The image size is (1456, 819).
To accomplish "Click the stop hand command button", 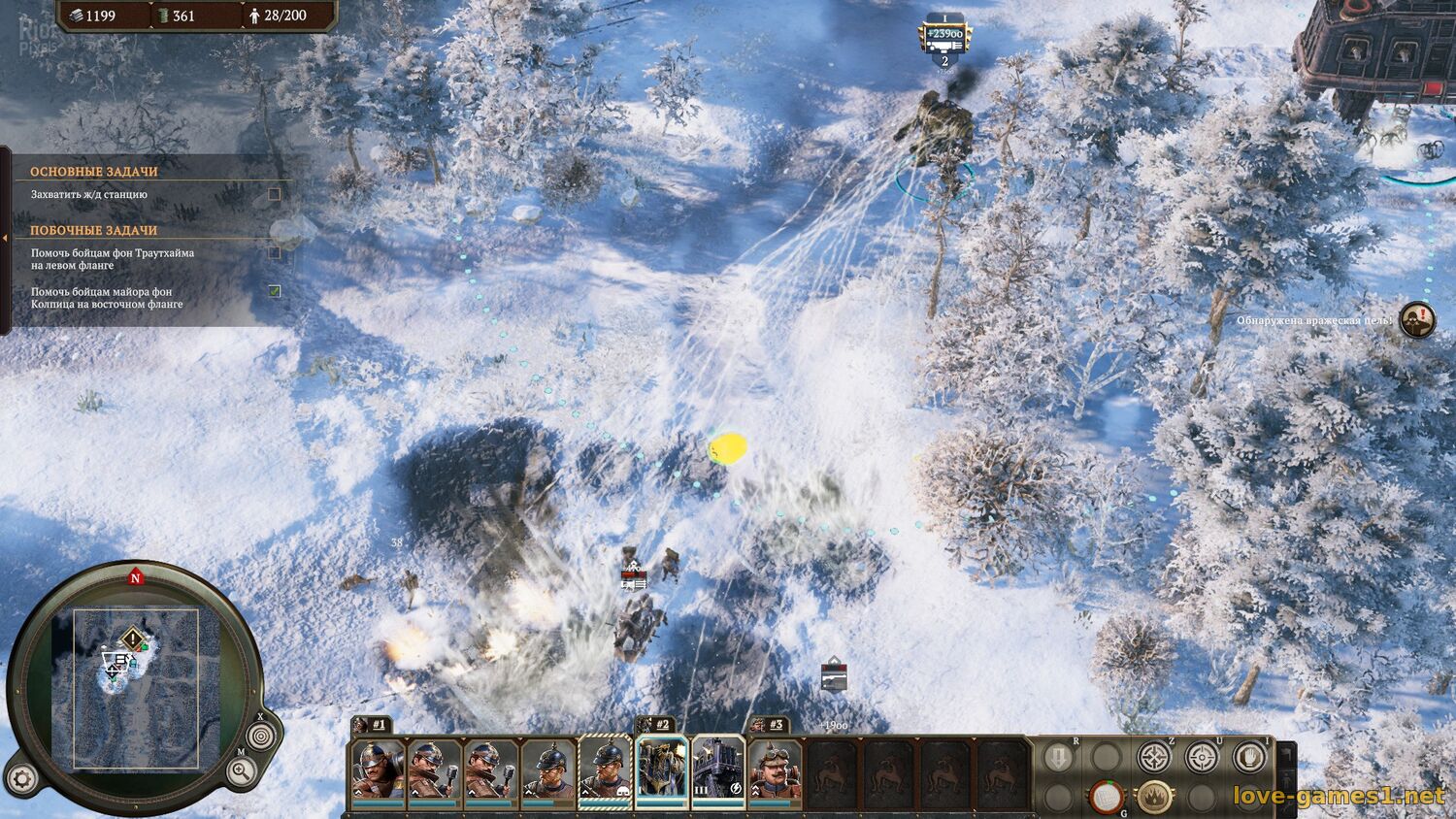I will pos(1249,756).
